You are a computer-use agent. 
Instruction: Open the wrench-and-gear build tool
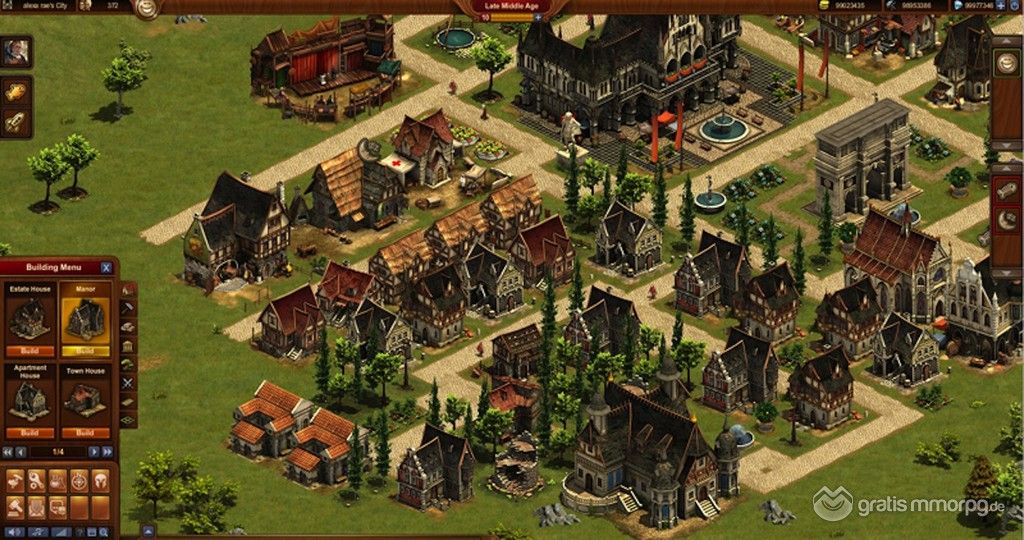[x=35, y=480]
